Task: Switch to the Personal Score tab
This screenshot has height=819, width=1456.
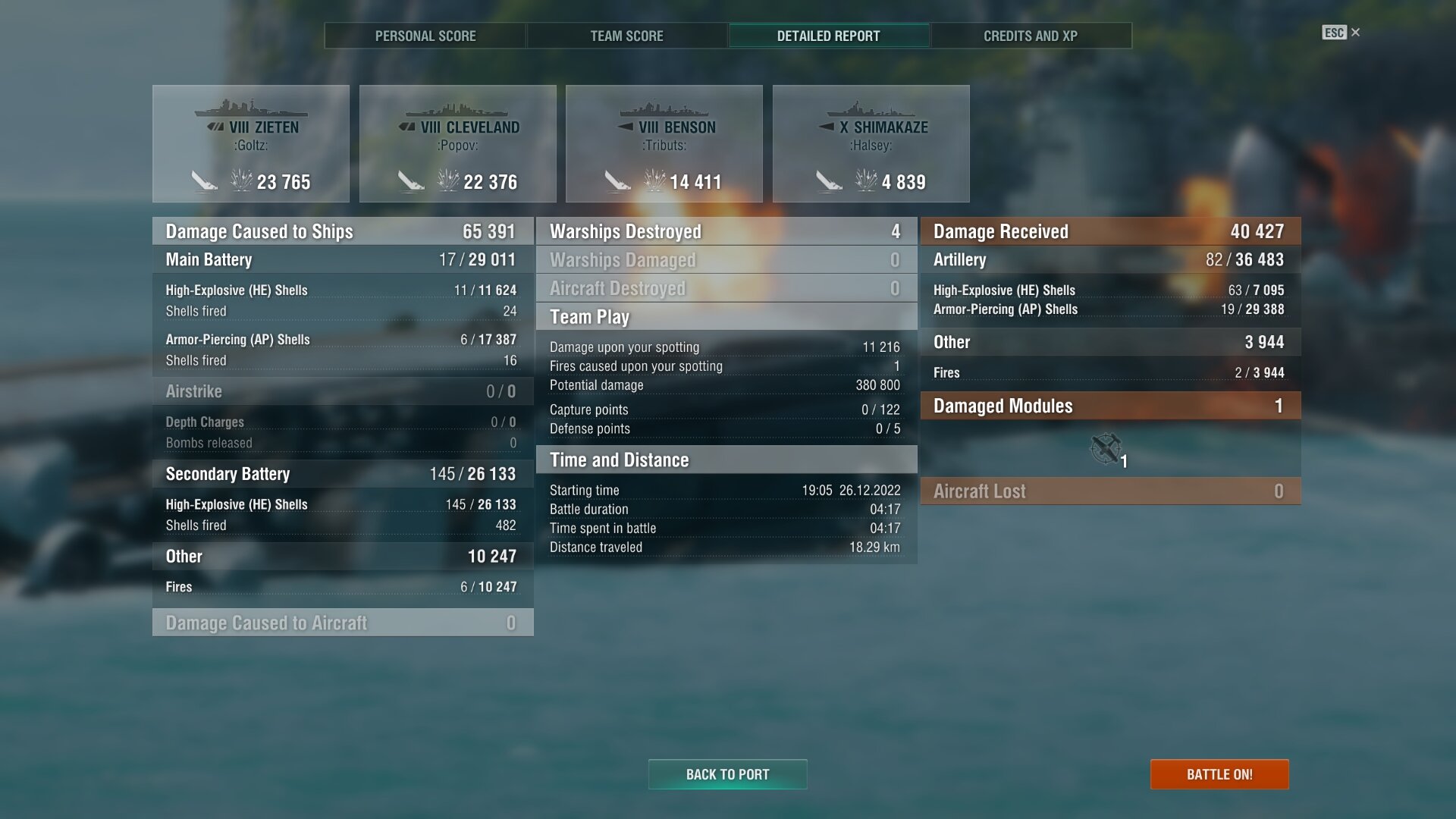Action: 425,36
